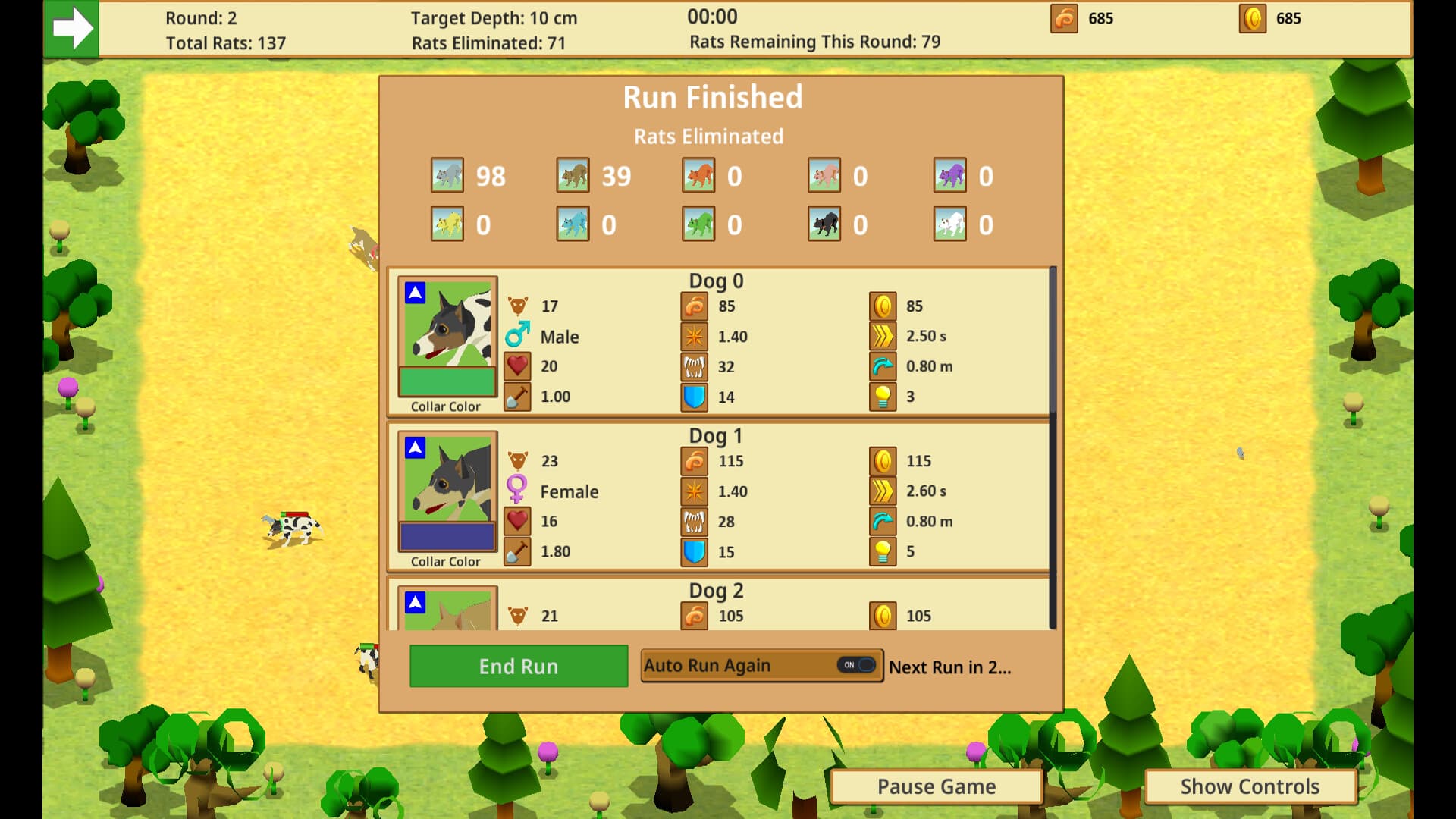
Task: Click Dog 0's green collar color swatch
Action: [x=446, y=381]
